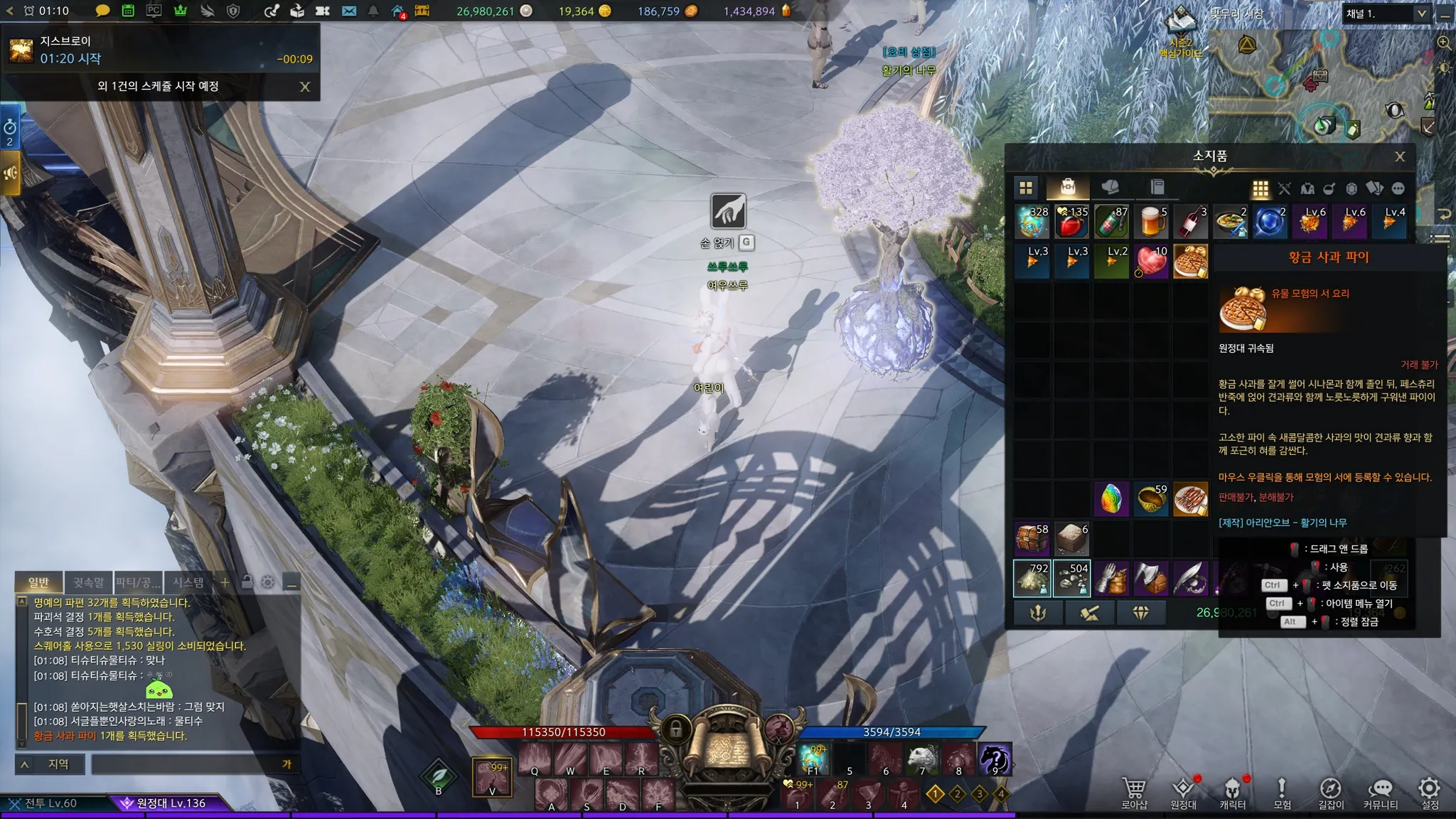Open the character menu
The height and width of the screenshot is (819, 1456).
point(1232,793)
